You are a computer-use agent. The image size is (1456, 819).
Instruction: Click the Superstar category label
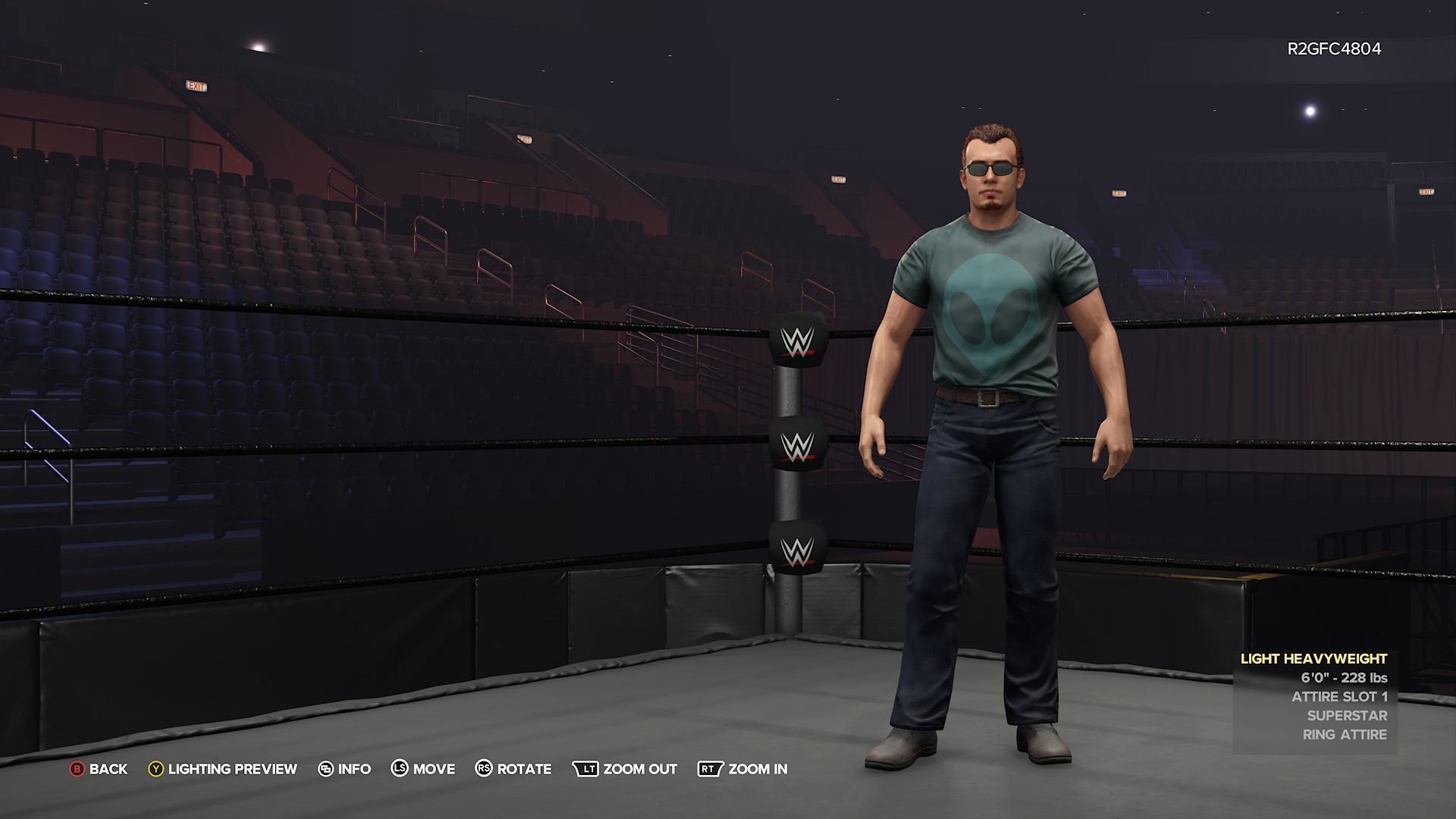1348,715
